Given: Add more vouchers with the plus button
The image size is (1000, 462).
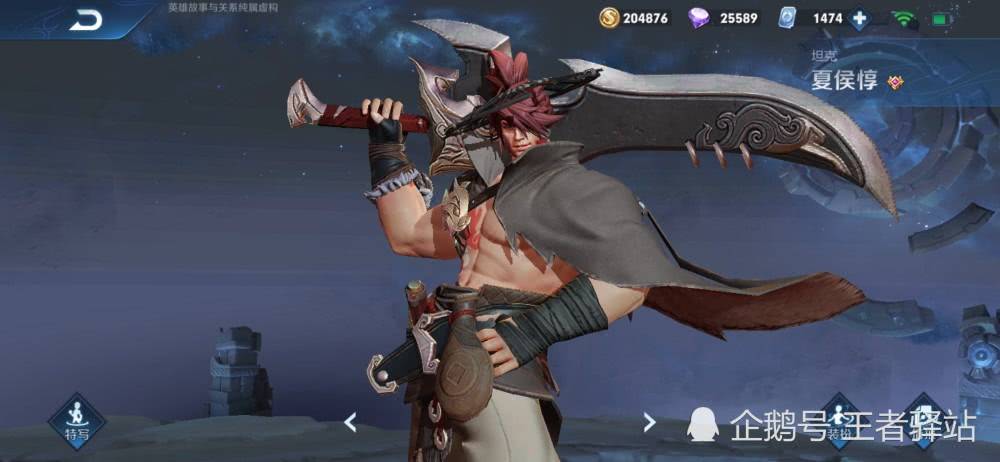Looking at the screenshot, I should point(859,18).
